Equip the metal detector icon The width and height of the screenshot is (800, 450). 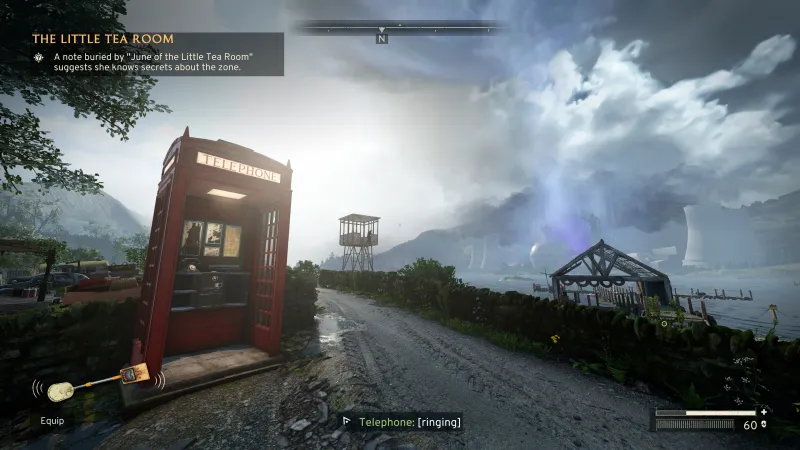[x=98, y=383]
